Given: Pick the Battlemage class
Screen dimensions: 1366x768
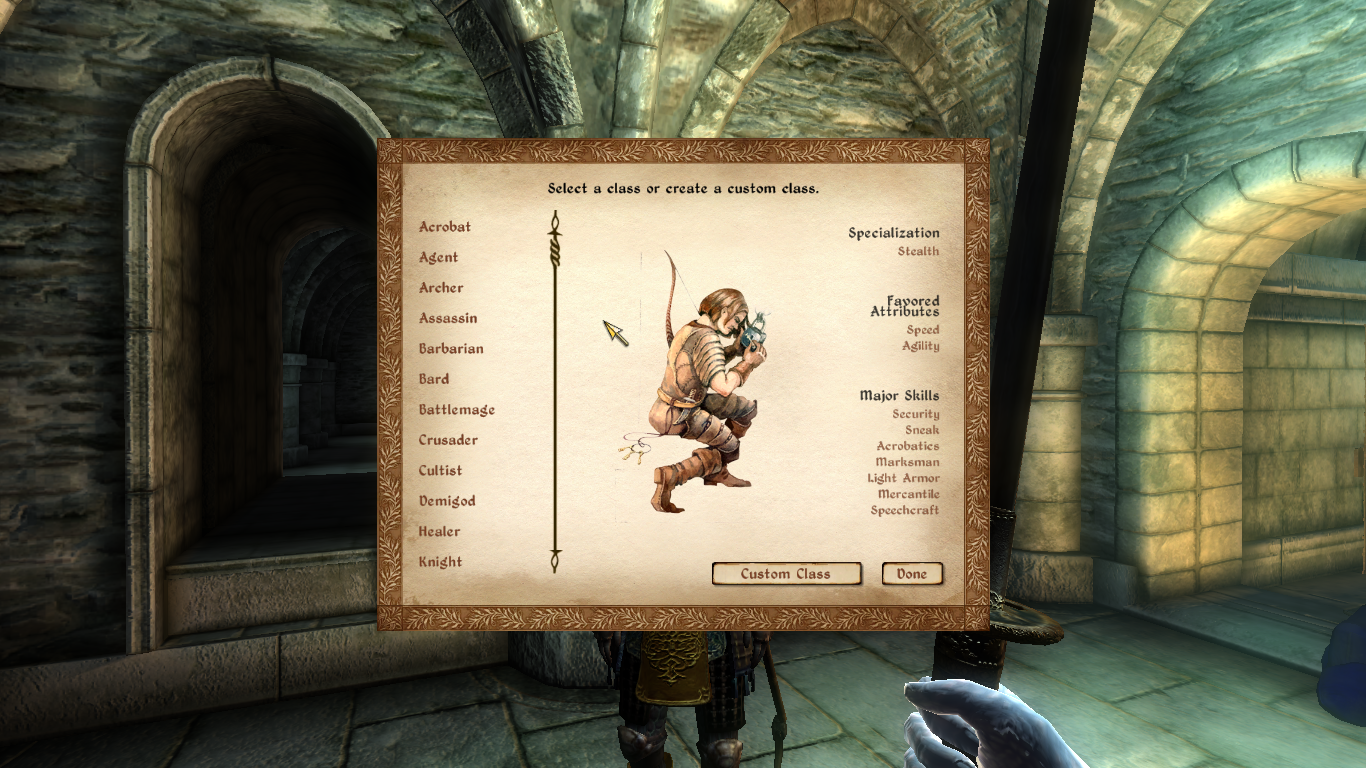Looking at the screenshot, I should point(457,410).
